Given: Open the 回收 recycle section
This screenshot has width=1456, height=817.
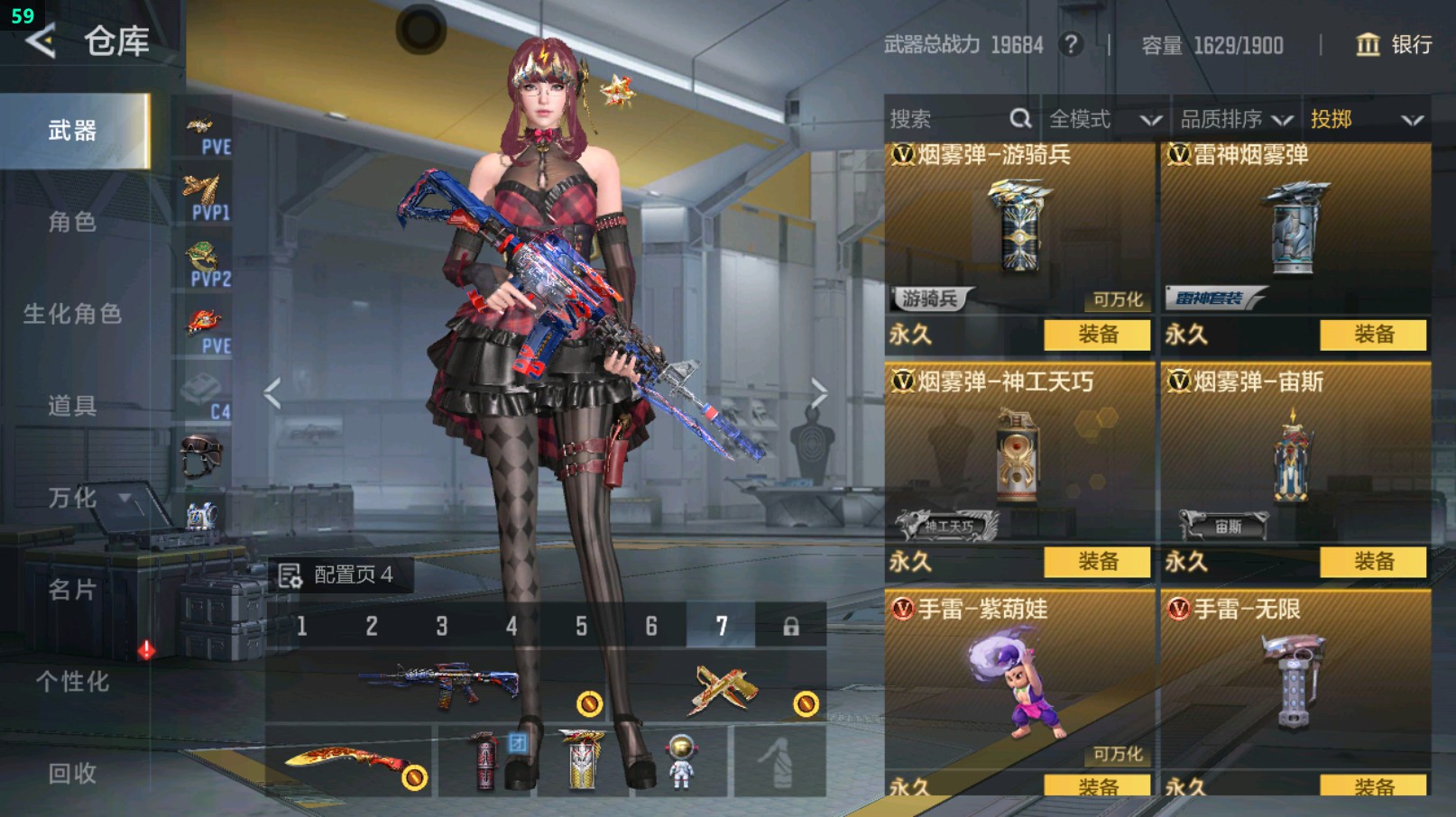Looking at the screenshot, I should point(72,773).
